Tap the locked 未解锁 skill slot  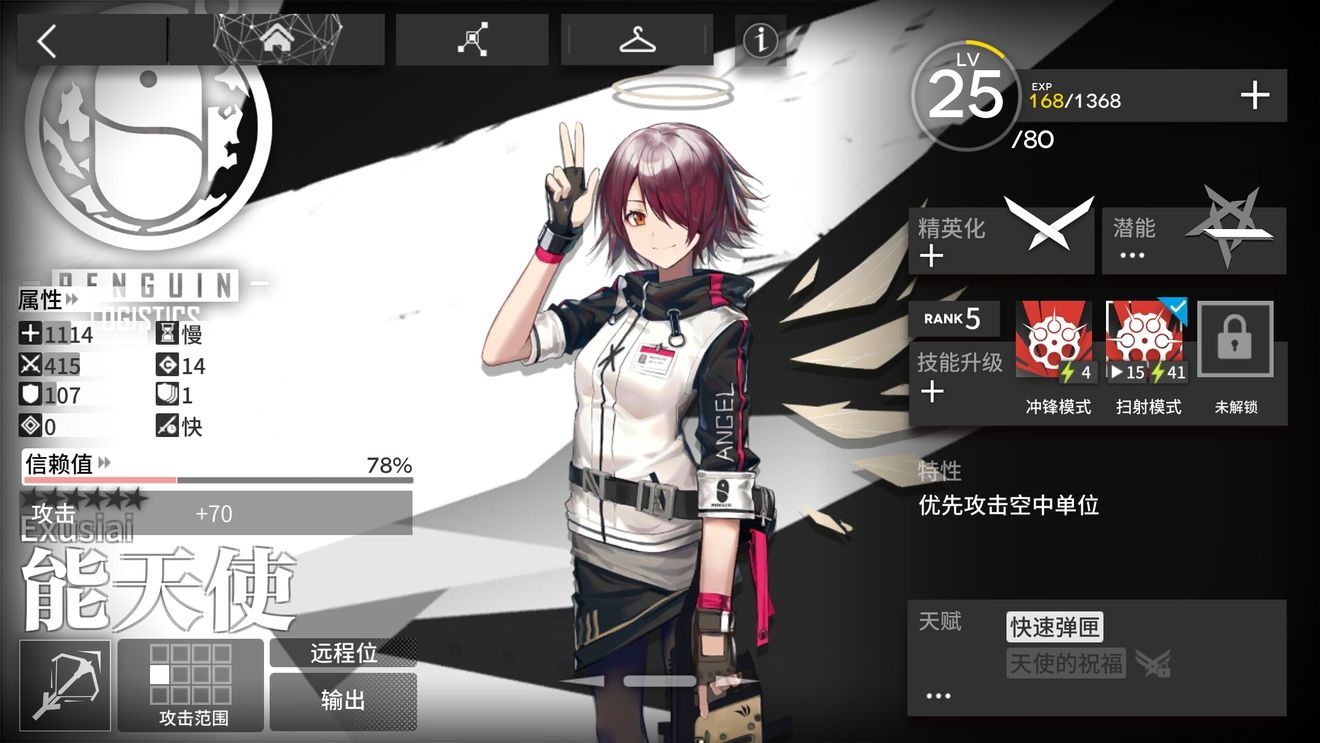pos(1236,342)
